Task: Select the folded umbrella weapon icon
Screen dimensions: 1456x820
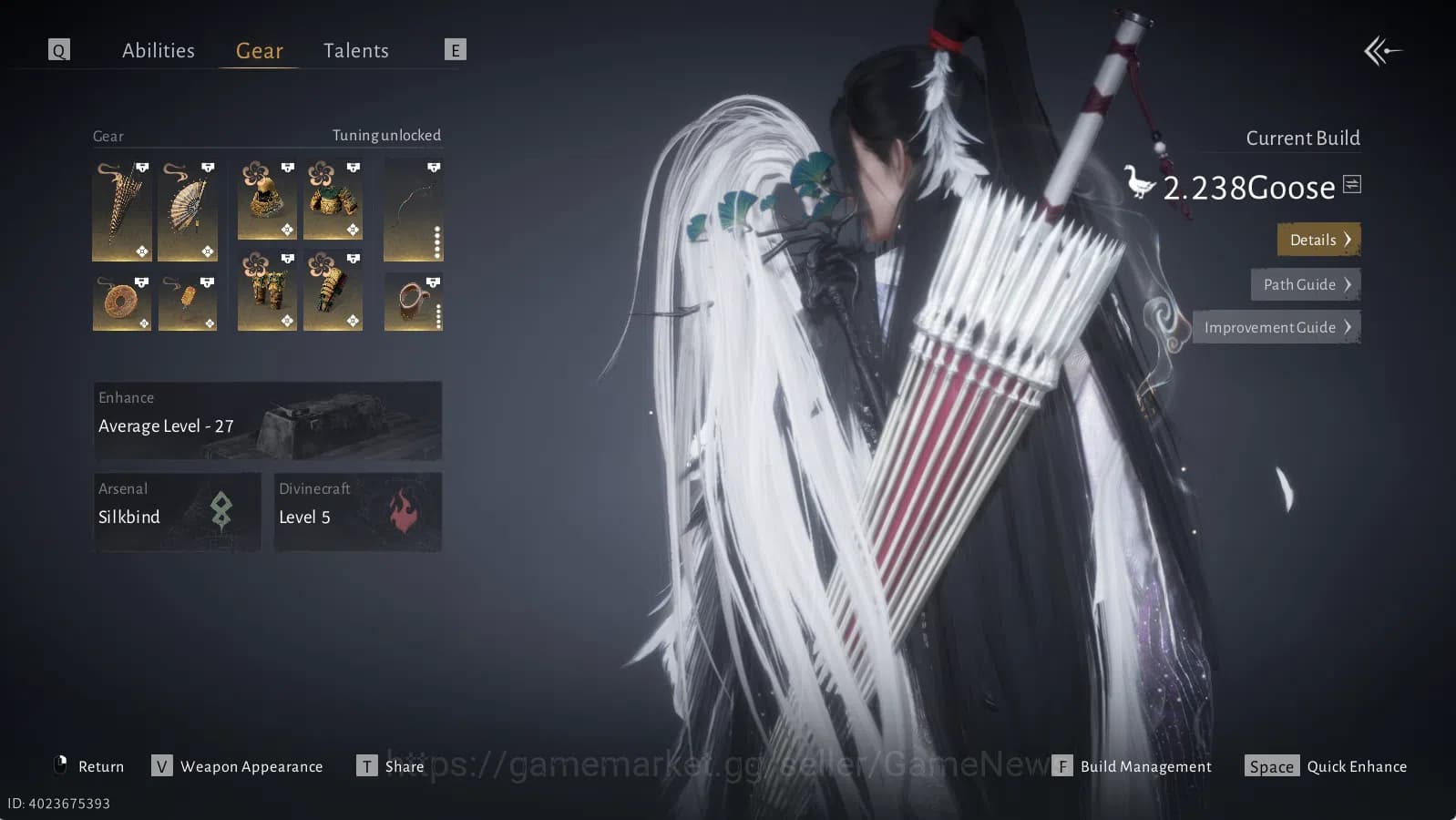Action: coord(121,210)
